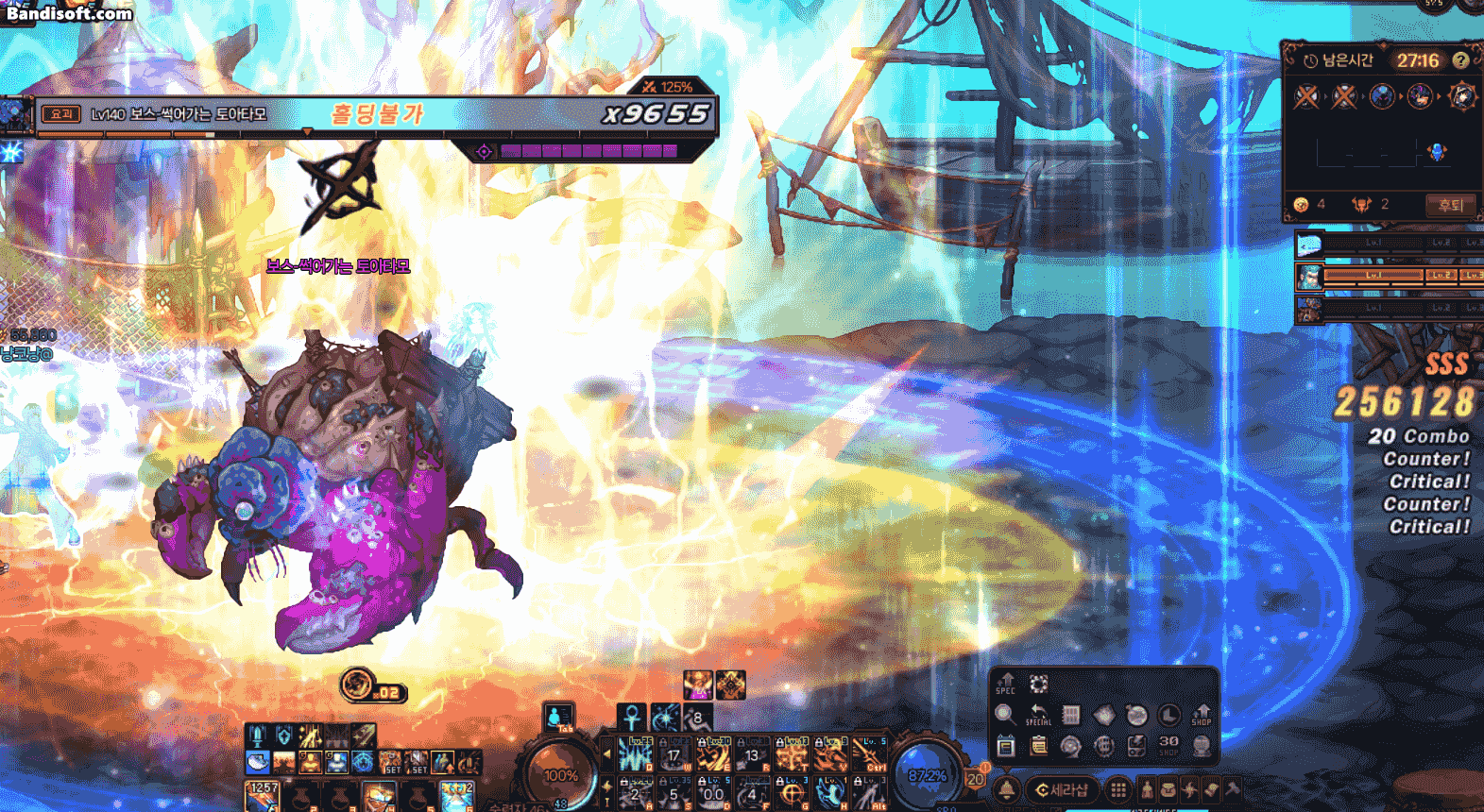Activate the sword skill bound to Ctrl

870,755
